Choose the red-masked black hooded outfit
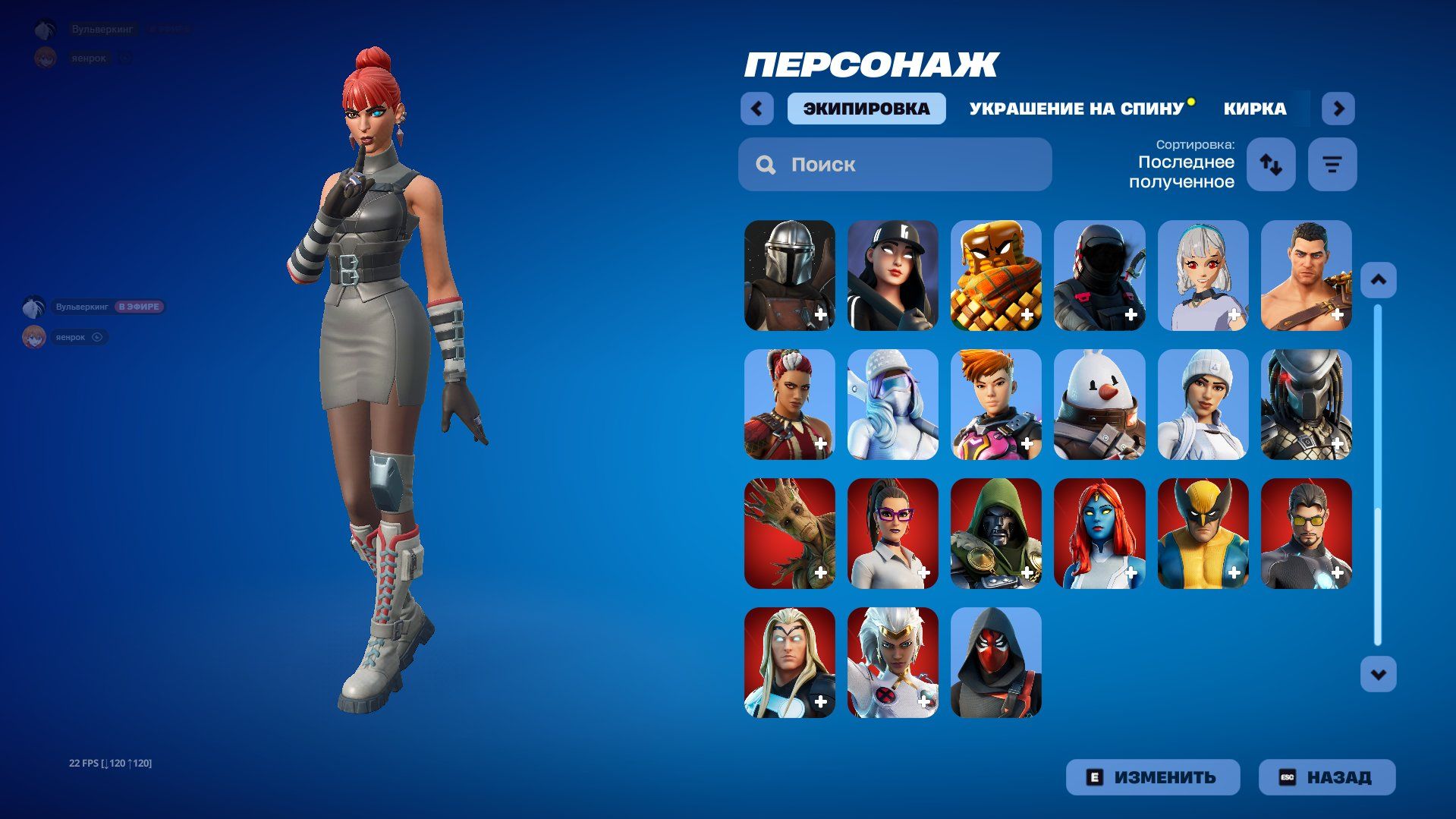Viewport: 1456px width, 819px height. point(995,662)
